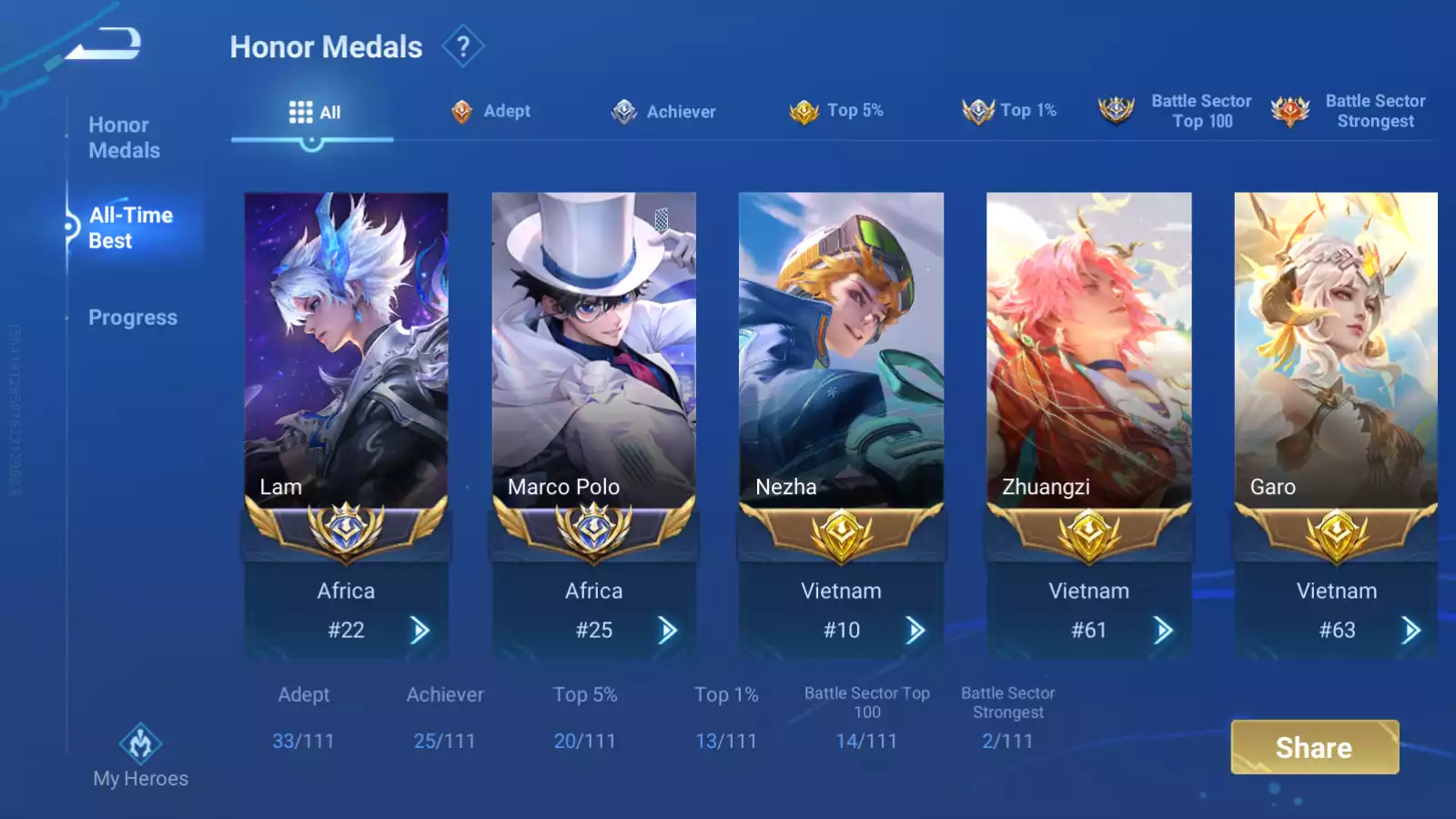Viewport: 1456px width, 819px height.
Task: Expand Nezha's Vietnam #10 ranking arrow
Action: (915, 630)
